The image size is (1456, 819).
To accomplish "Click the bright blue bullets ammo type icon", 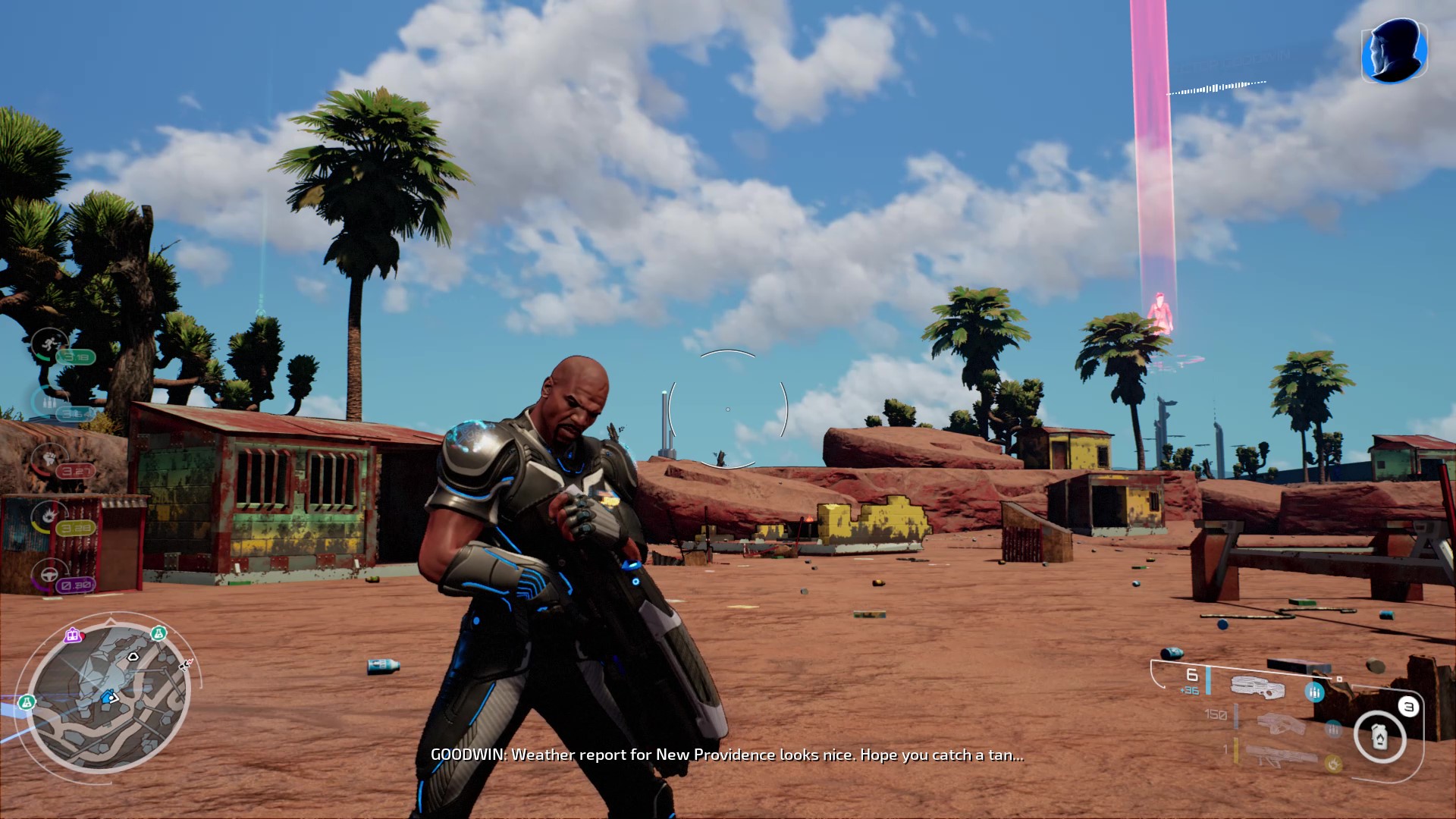I will click(1314, 692).
